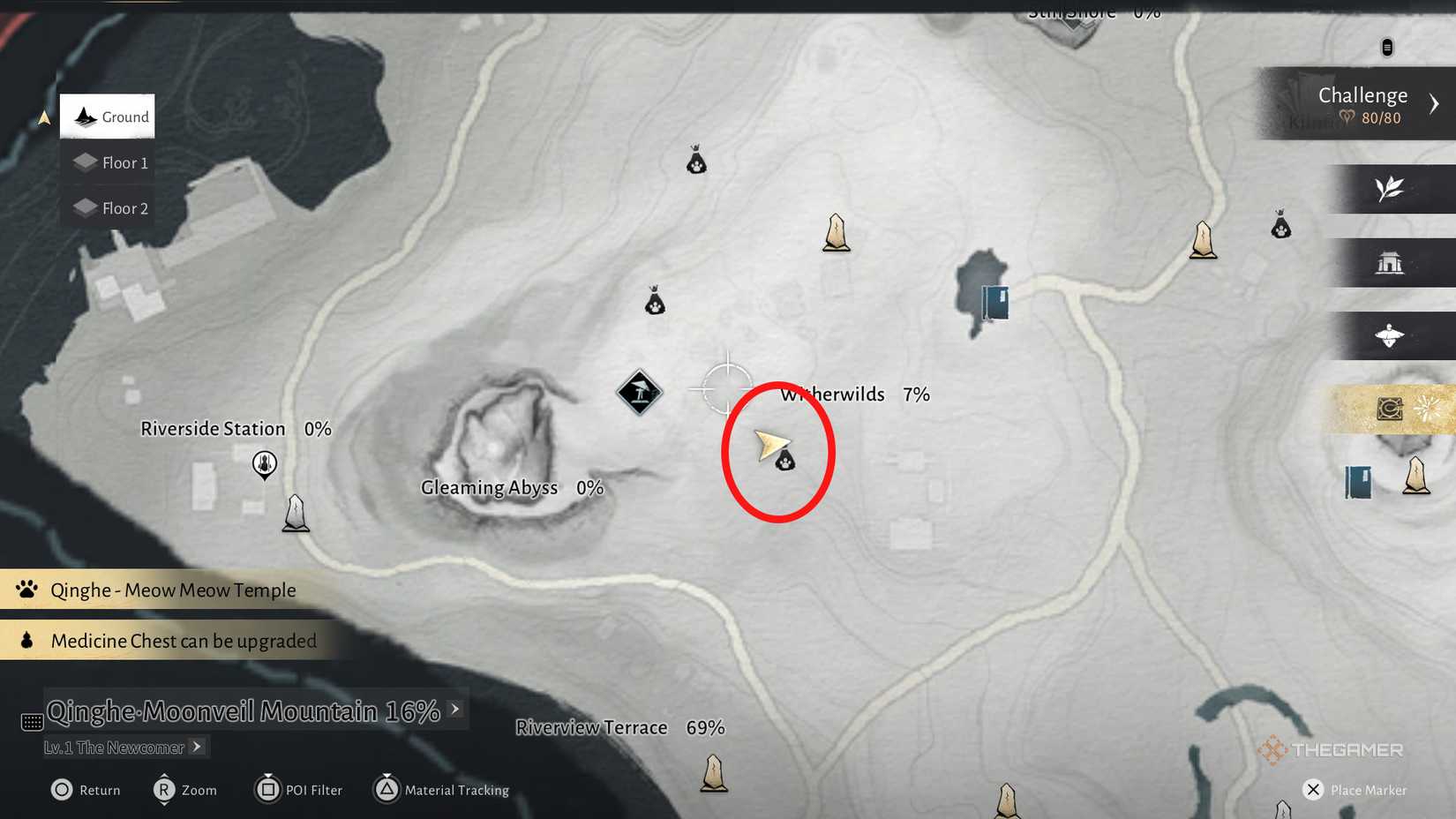Viewport: 1456px width, 819px height.
Task: Switch to Floor 1 view
Action: coord(109,162)
